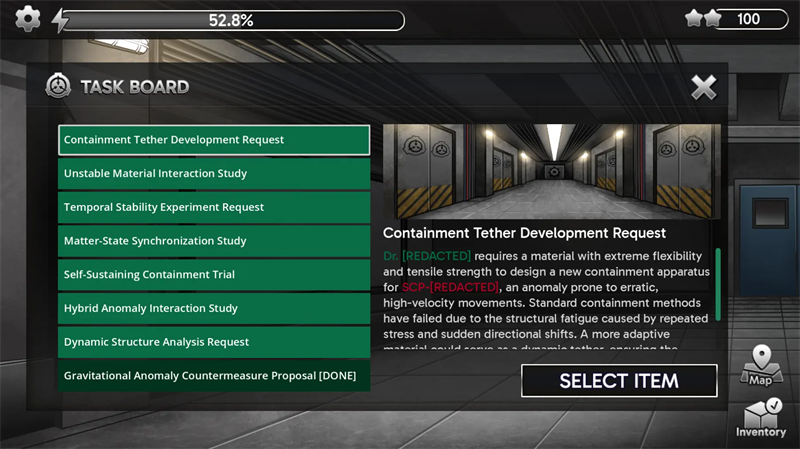Choose Hybrid Anomaly Interaction Study

(x=213, y=308)
